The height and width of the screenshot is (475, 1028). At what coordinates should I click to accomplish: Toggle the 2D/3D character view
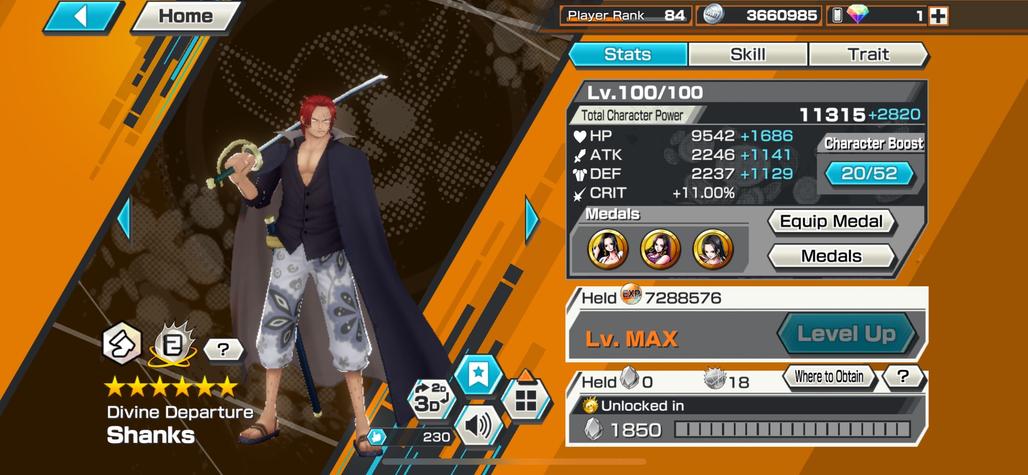click(x=431, y=401)
